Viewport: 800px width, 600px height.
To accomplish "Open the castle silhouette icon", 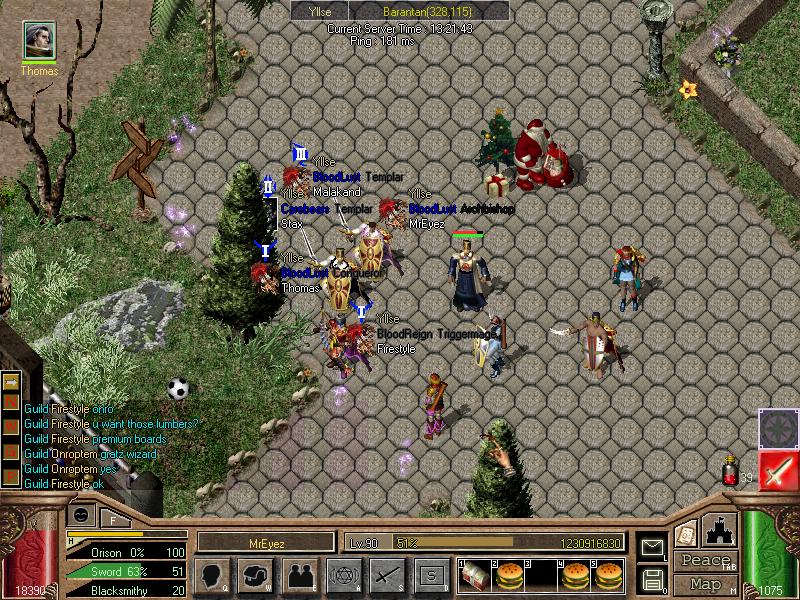I will click(721, 529).
